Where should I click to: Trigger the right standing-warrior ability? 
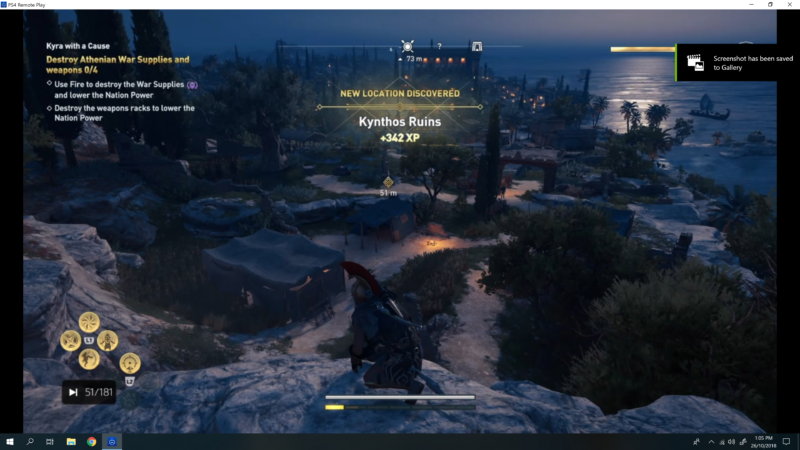click(x=109, y=339)
